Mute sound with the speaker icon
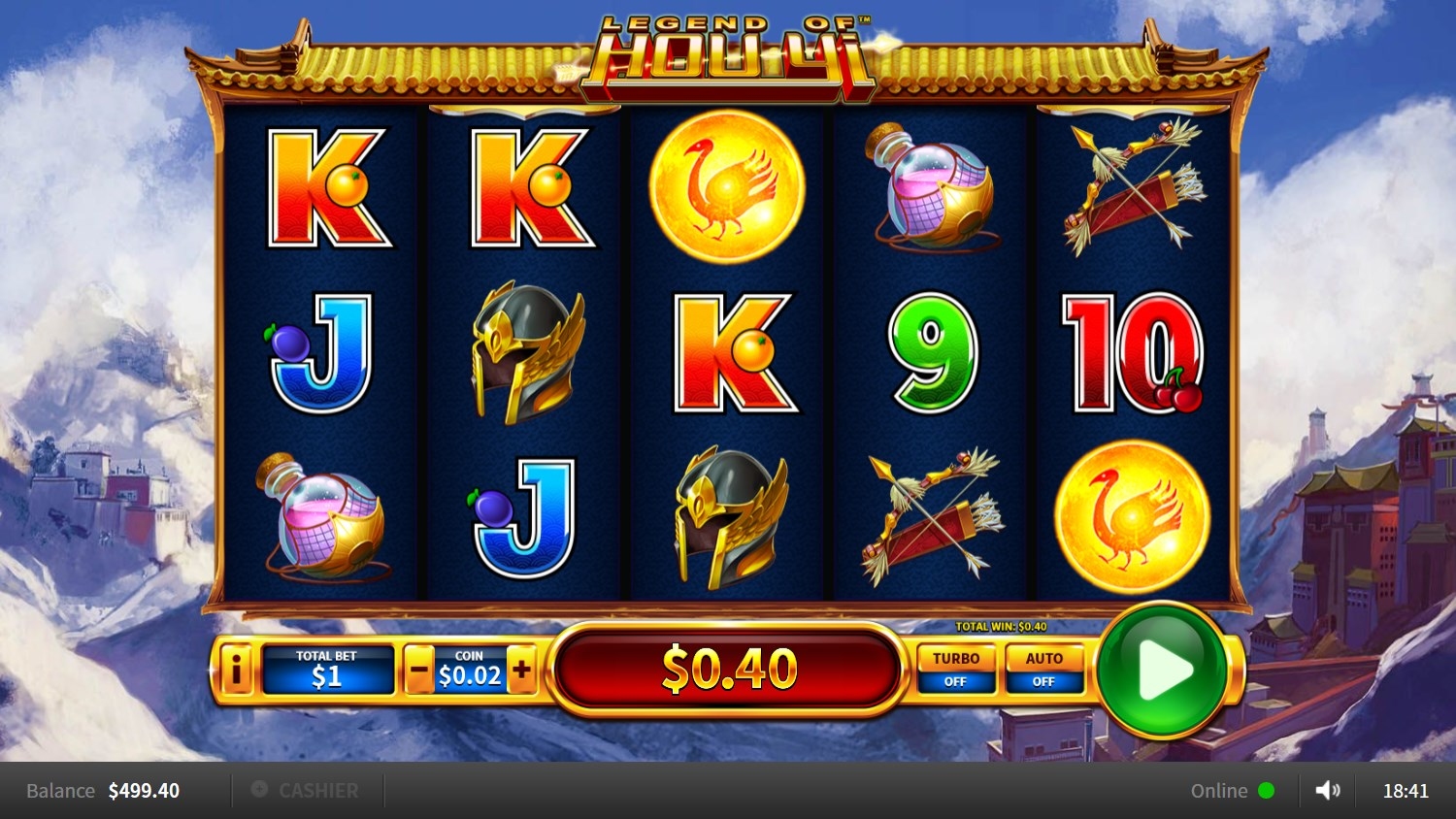Screen dimensions: 1456x819 1327,791
